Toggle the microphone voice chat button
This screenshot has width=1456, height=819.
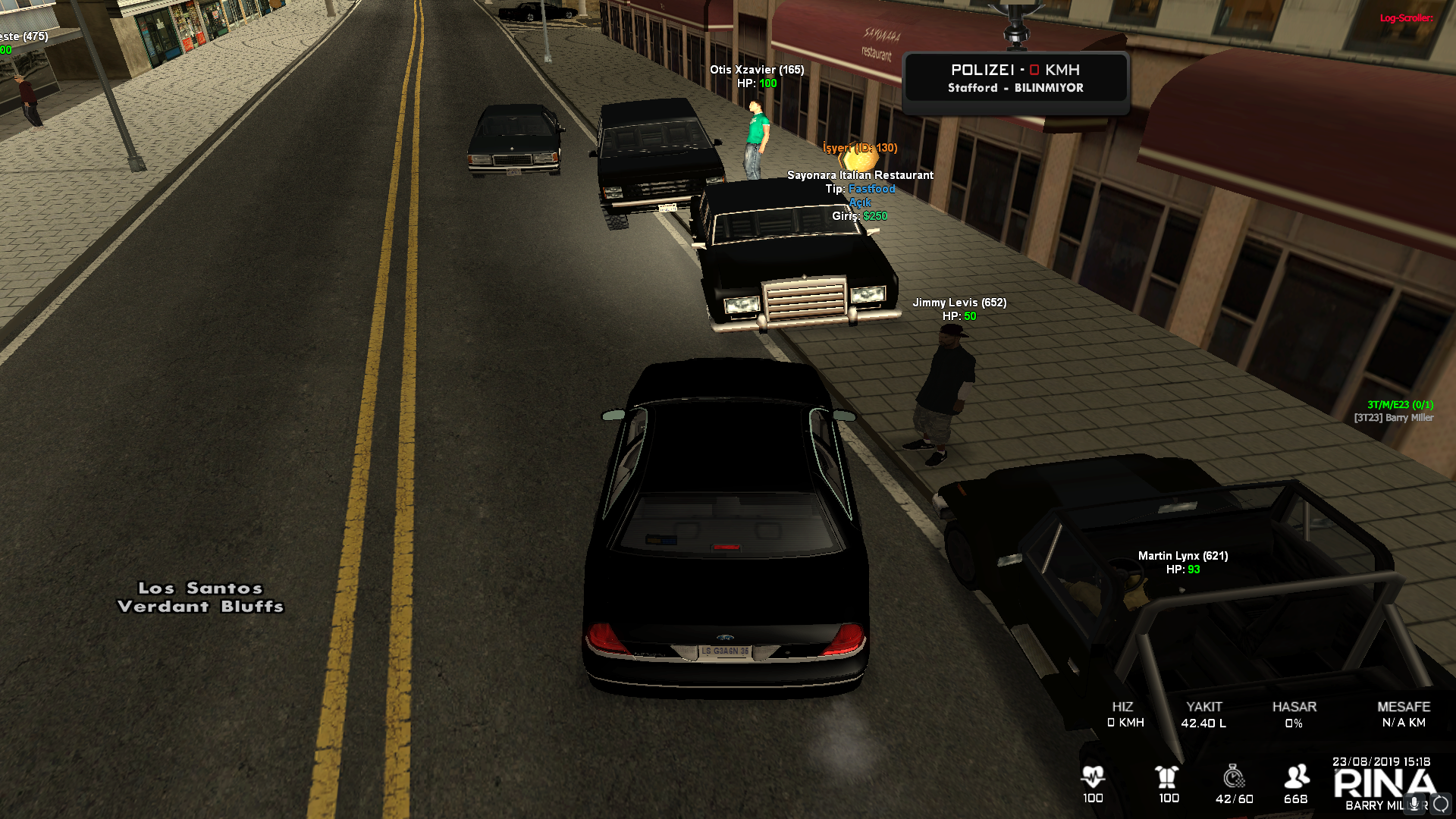pyautogui.click(x=1414, y=804)
